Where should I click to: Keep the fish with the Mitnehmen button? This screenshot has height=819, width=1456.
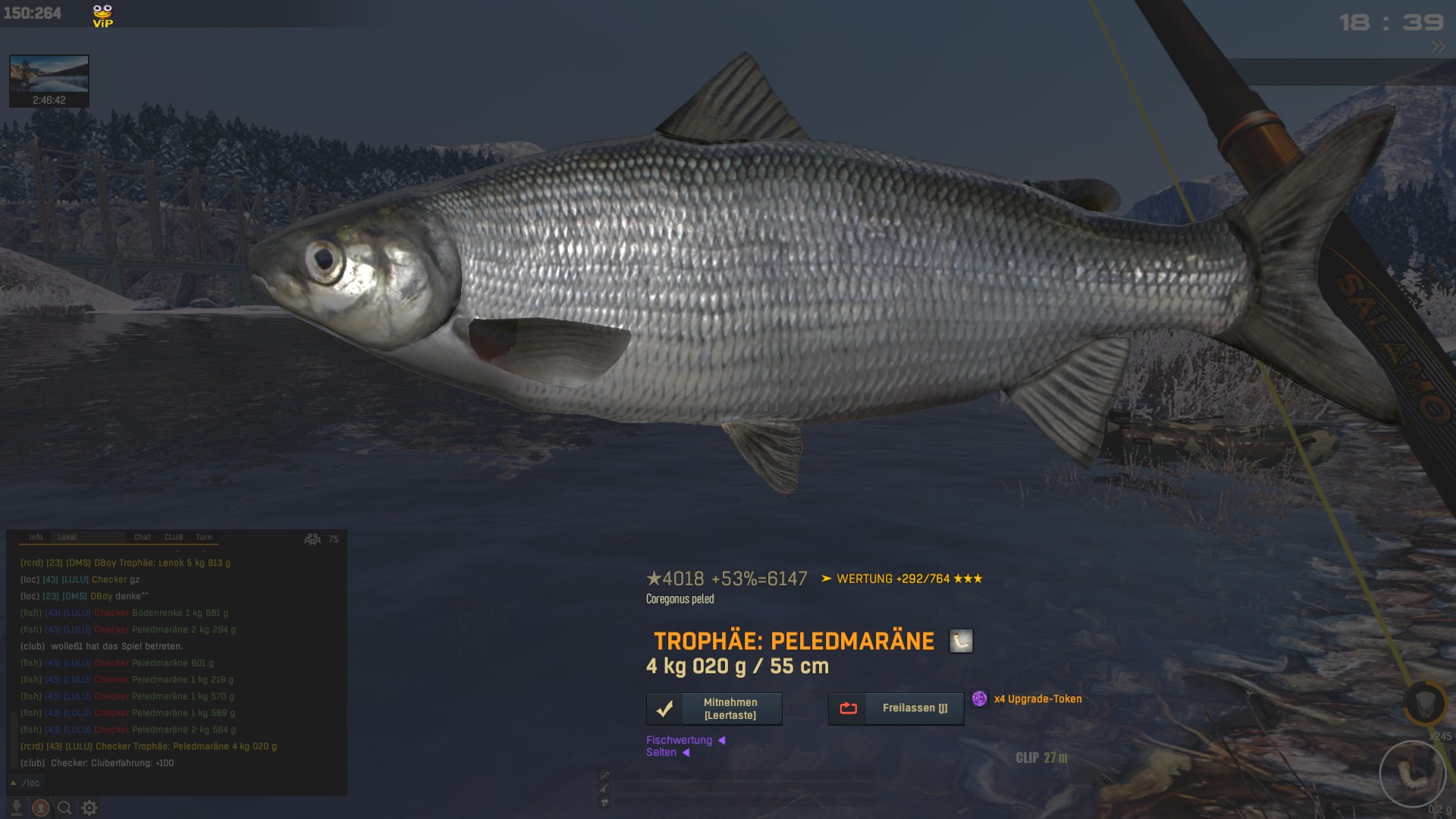click(x=714, y=709)
